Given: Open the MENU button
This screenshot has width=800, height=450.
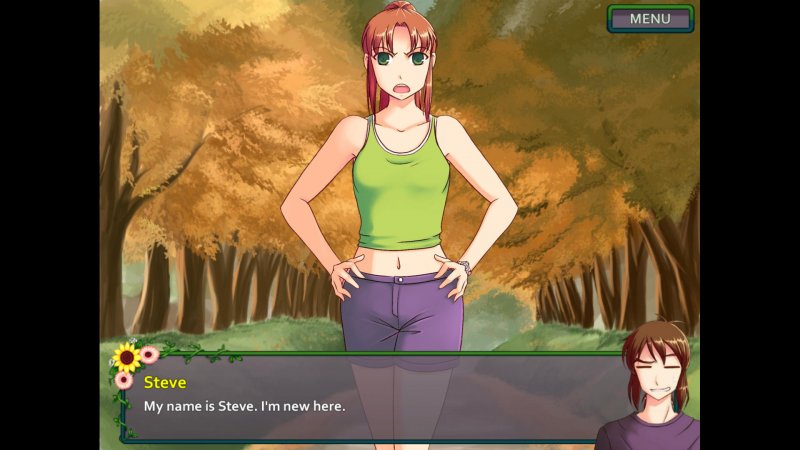Looking at the screenshot, I should pos(650,19).
